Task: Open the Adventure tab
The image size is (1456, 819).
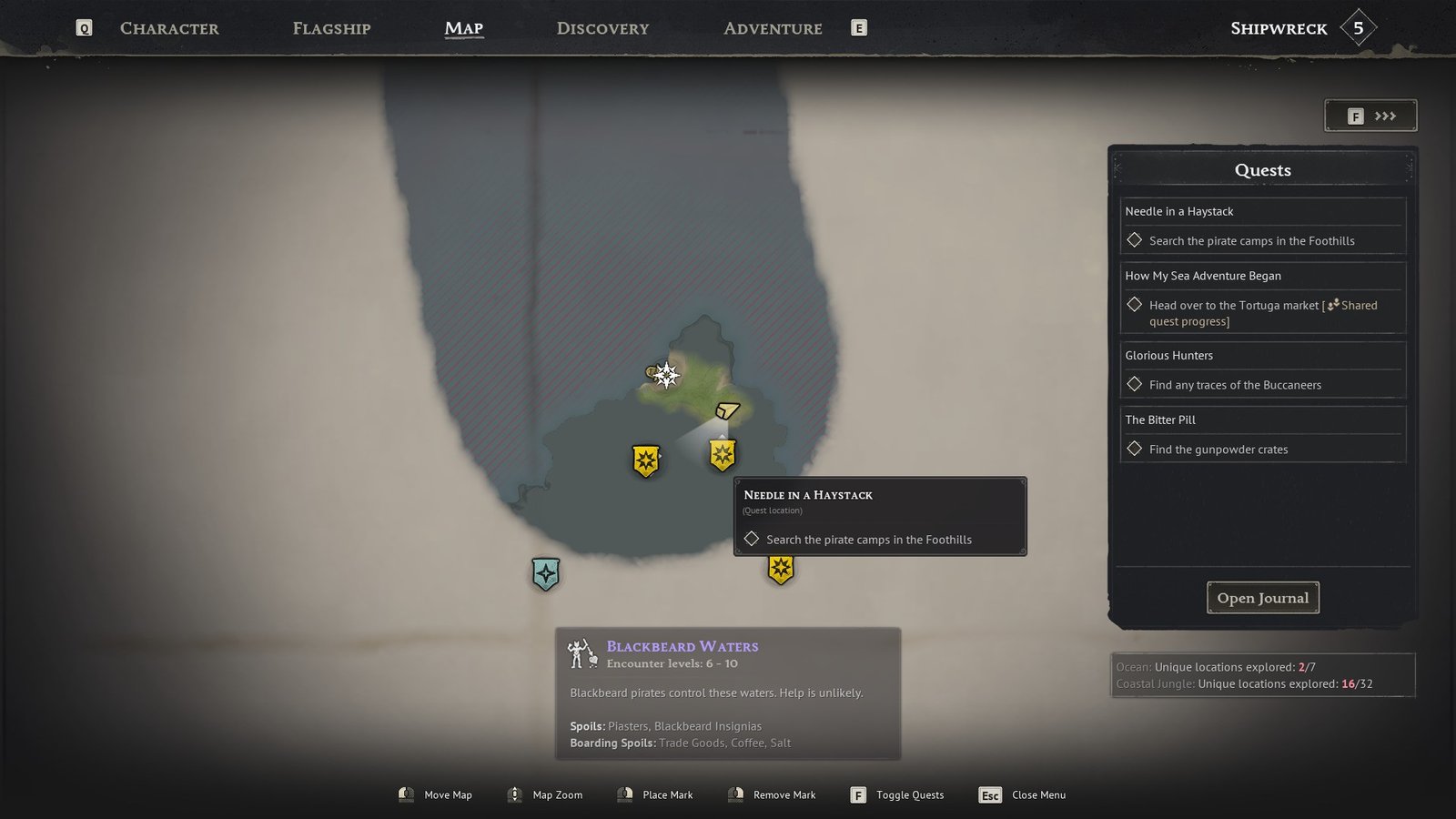Action: 773,28
